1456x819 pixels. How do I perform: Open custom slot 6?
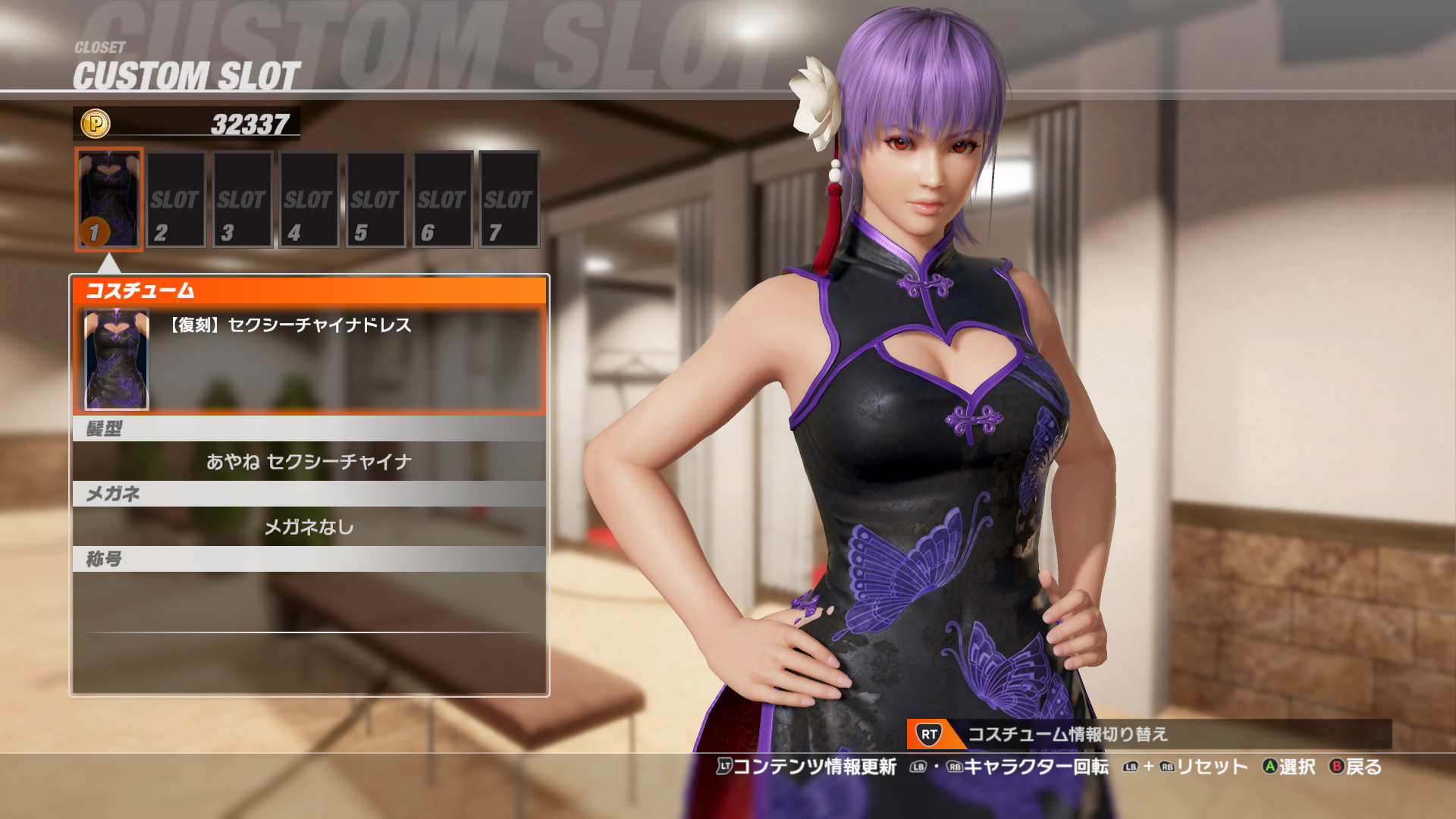[443, 199]
